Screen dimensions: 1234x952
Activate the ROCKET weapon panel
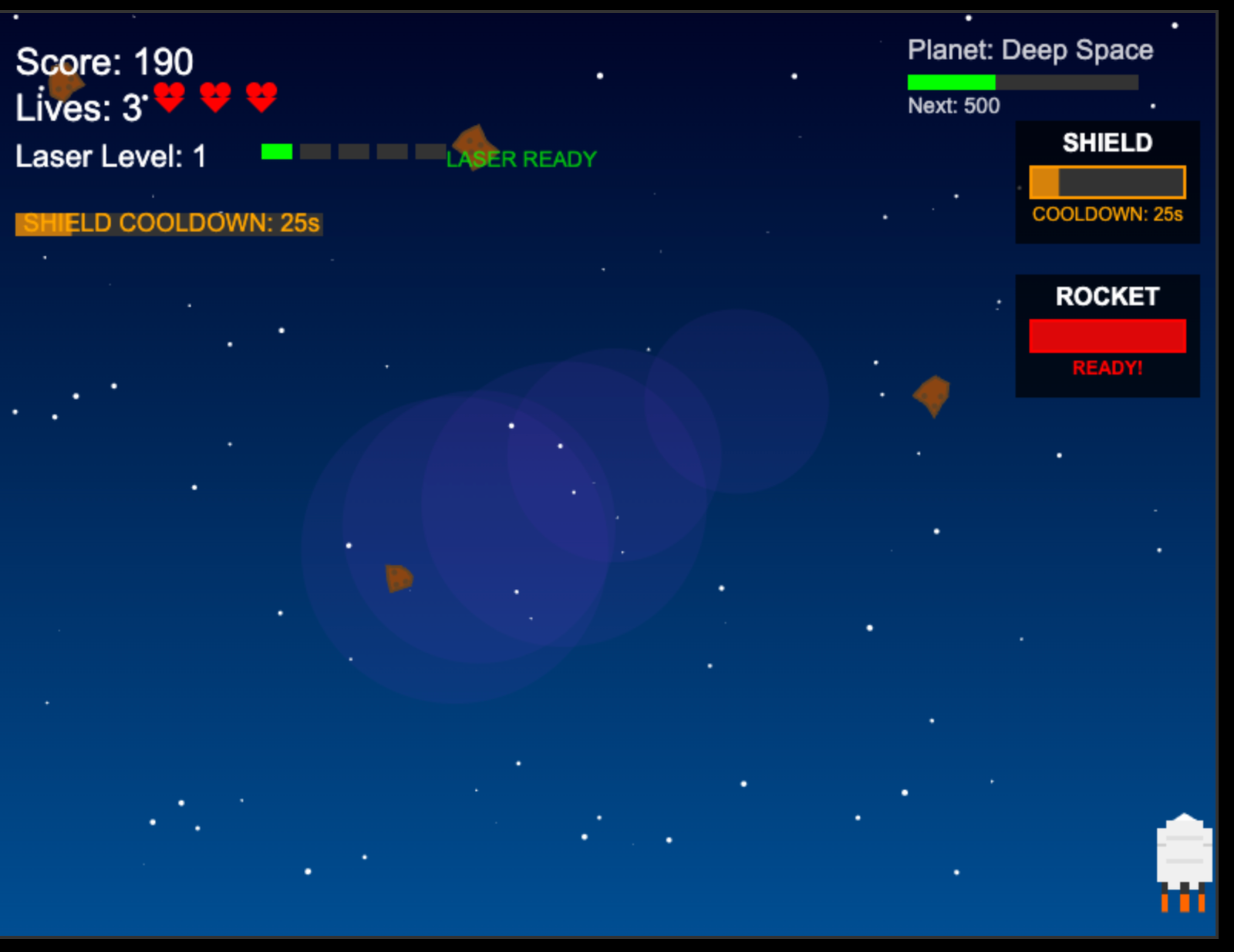[x=1107, y=335]
